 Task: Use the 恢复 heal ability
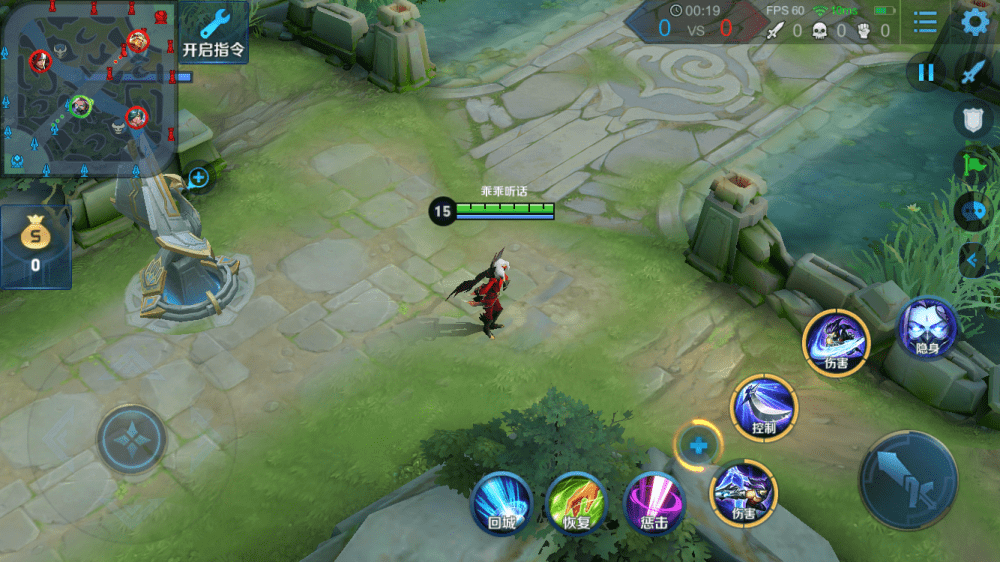[x=577, y=501]
